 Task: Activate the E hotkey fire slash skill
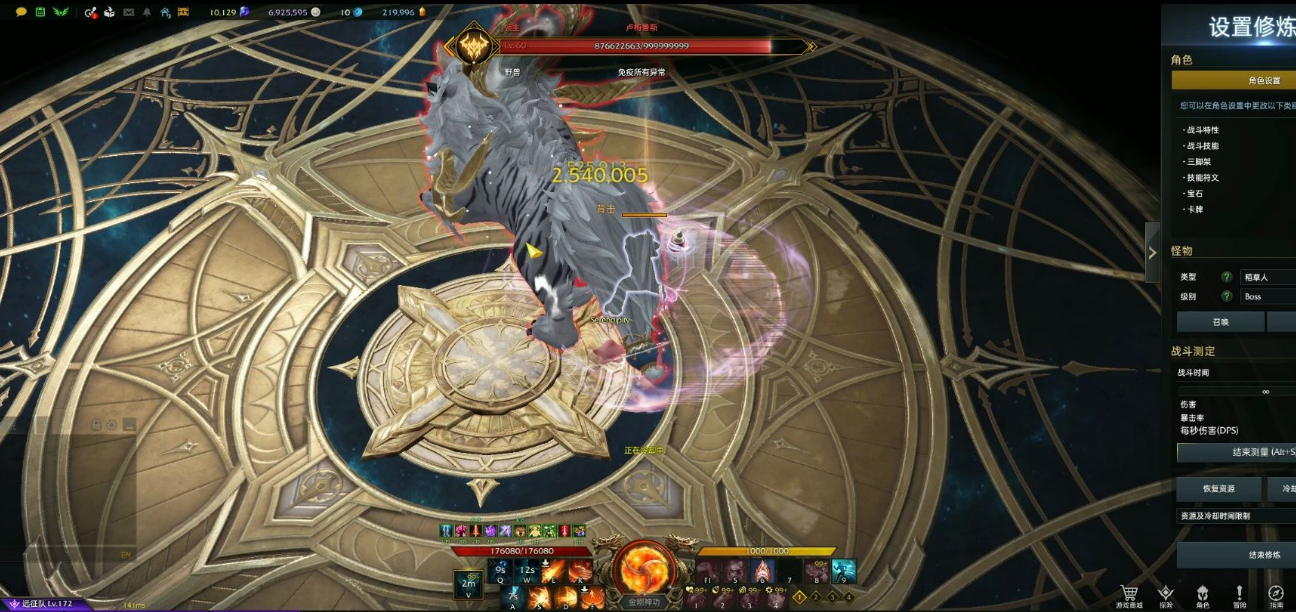553,572
